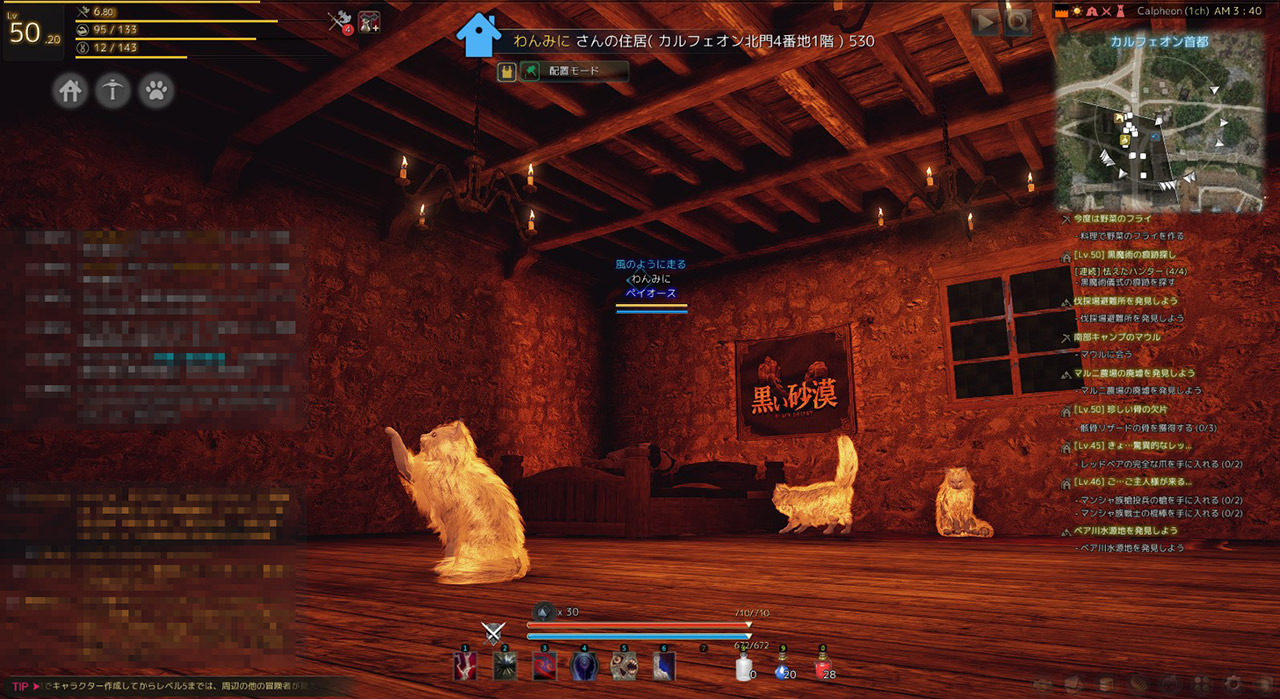This screenshot has height=699, width=1280.
Task: Open the paw print pet button
Action: coord(156,91)
